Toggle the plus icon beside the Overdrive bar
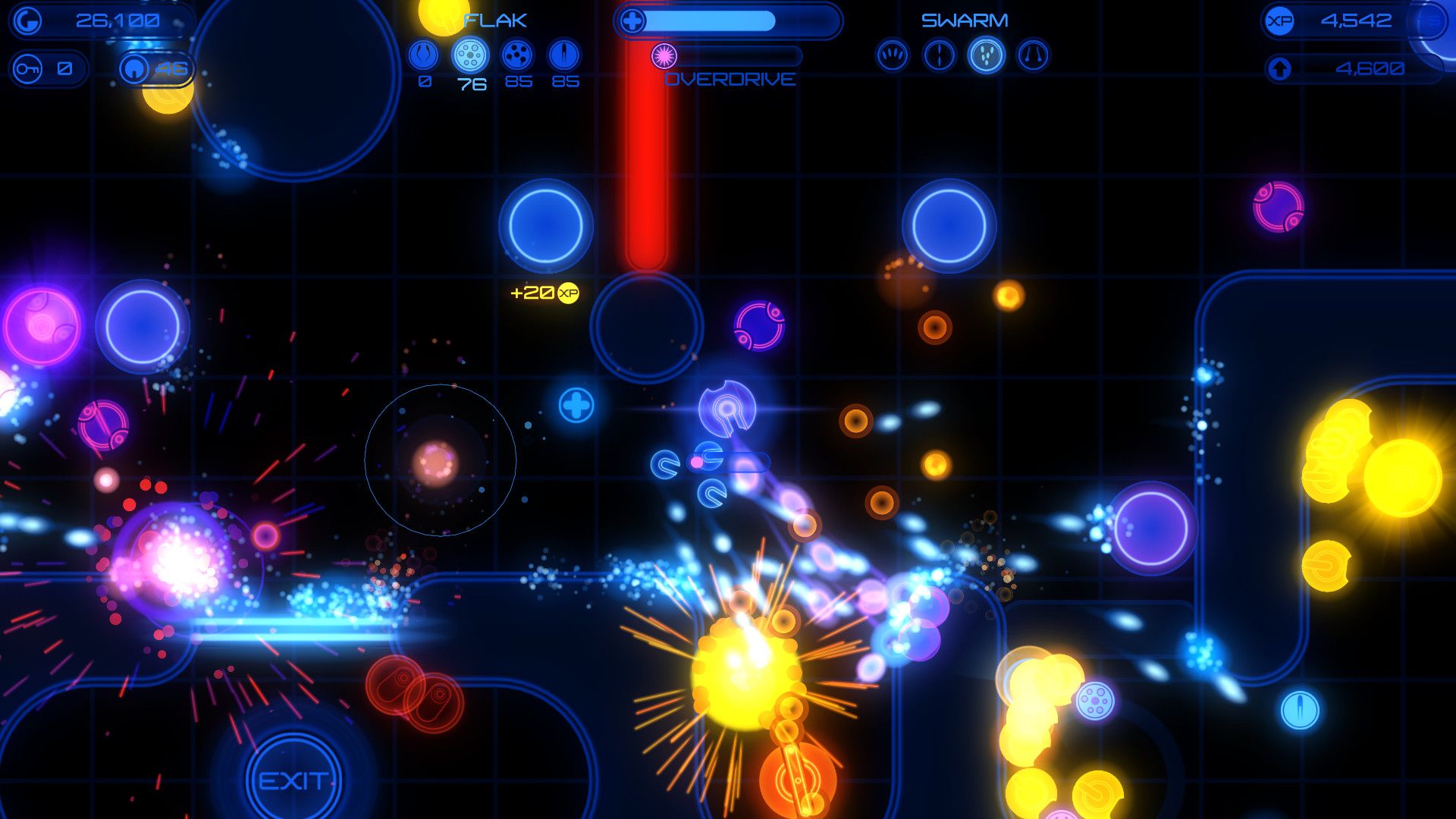Image resolution: width=1456 pixels, height=819 pixels. [x=631, y=20]
